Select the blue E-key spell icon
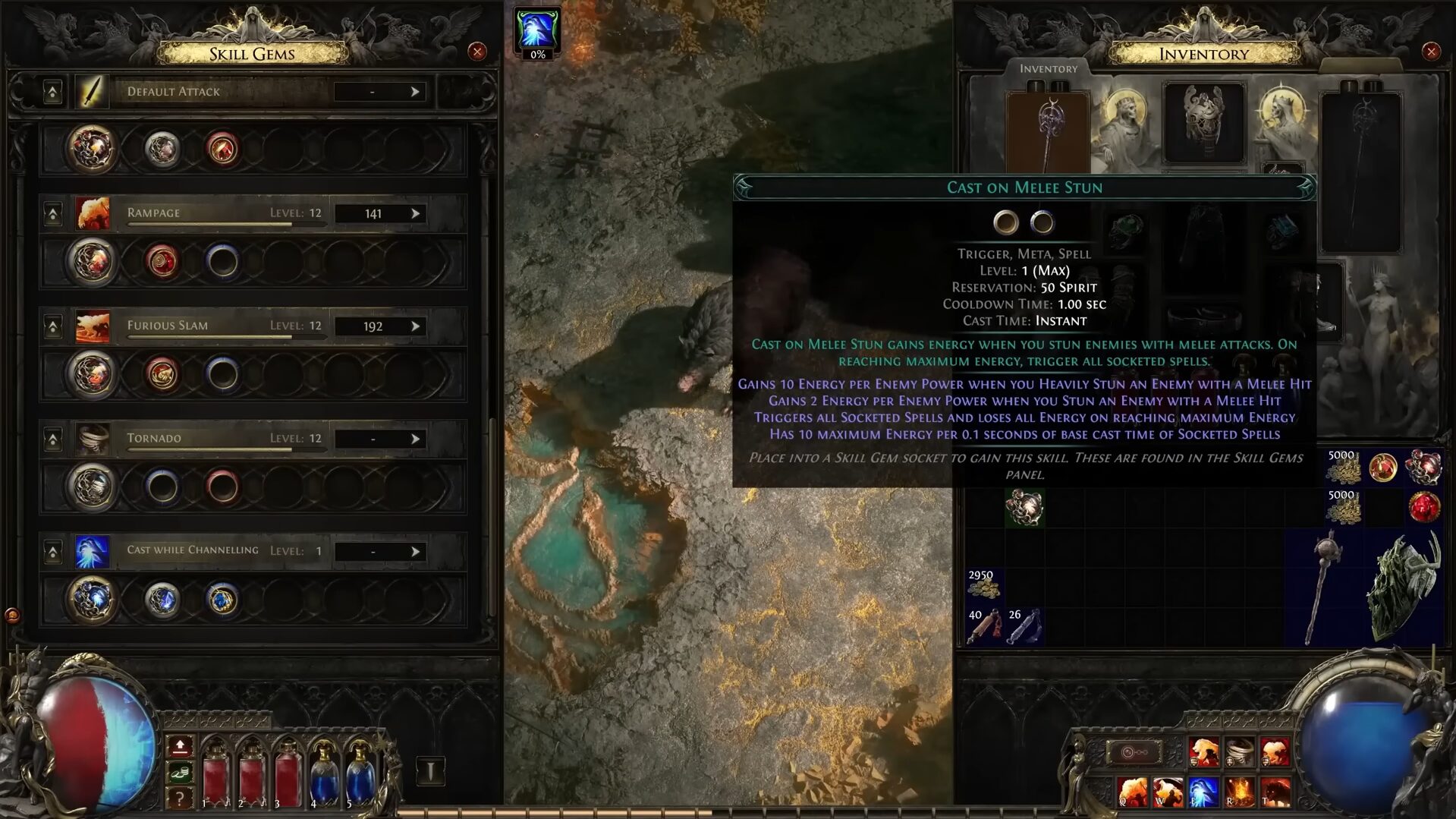 tap(1203, 792)
